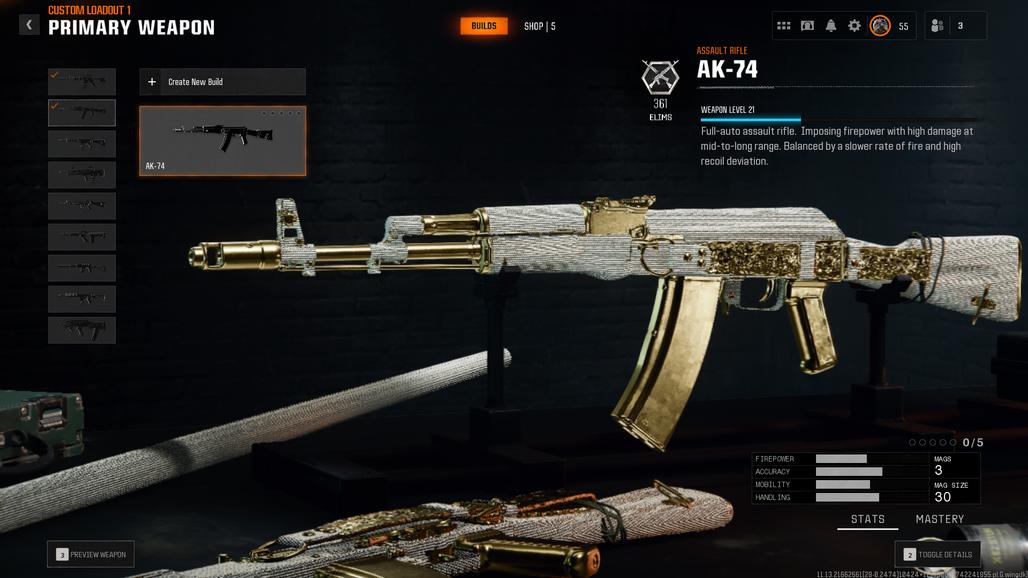
Task: Switch to the Mastery tab
Action: 940,519
